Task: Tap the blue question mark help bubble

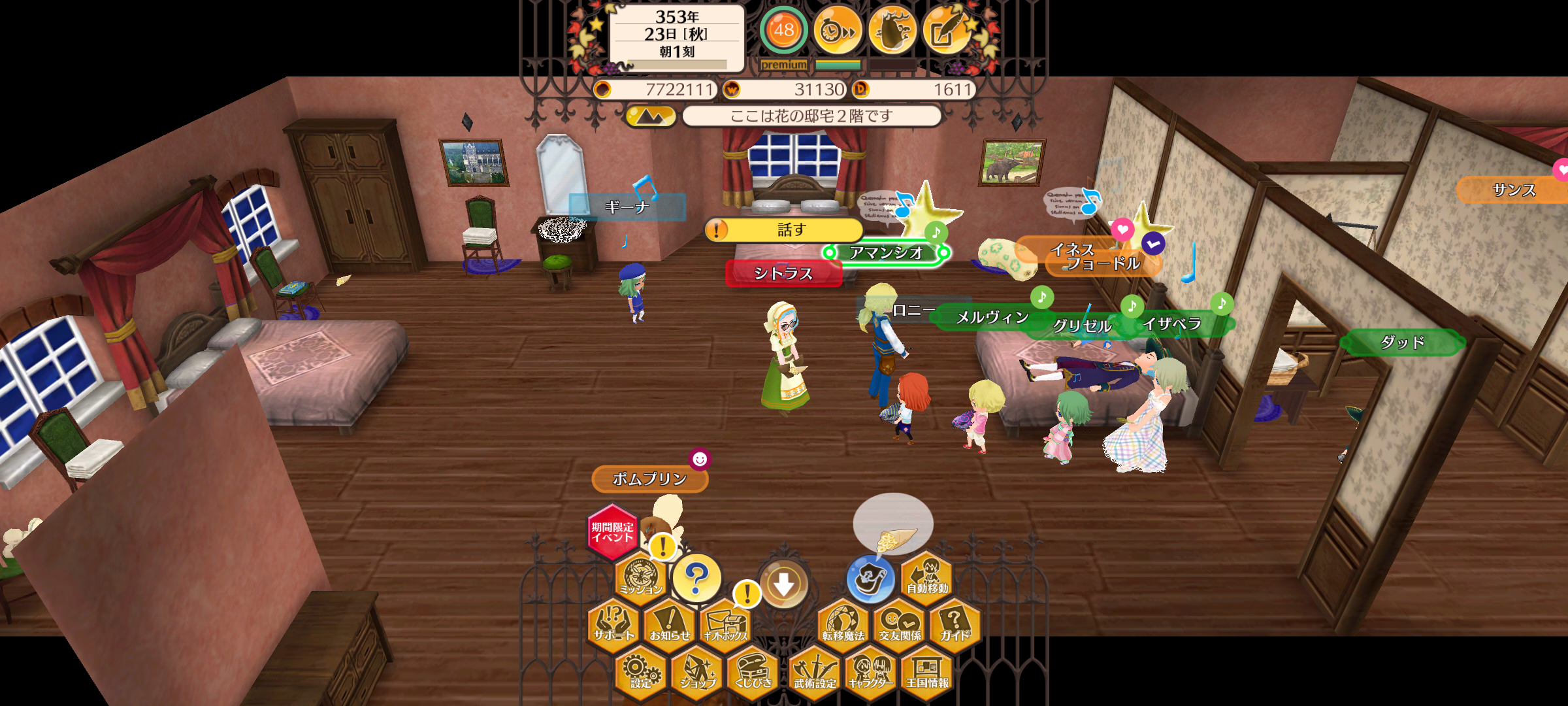Action: click(696, 578)
